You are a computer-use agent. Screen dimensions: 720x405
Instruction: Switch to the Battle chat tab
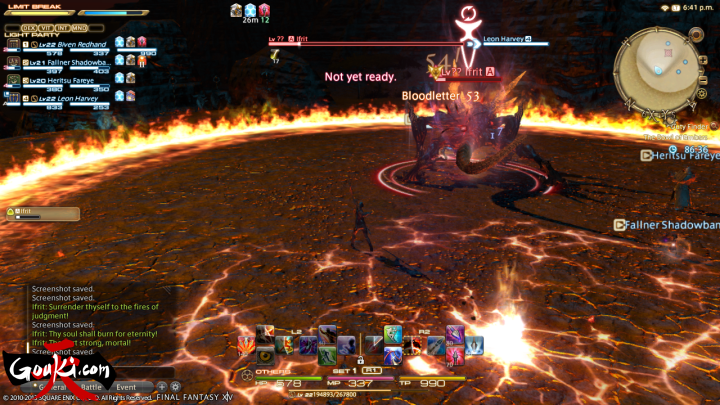[91, 386]
